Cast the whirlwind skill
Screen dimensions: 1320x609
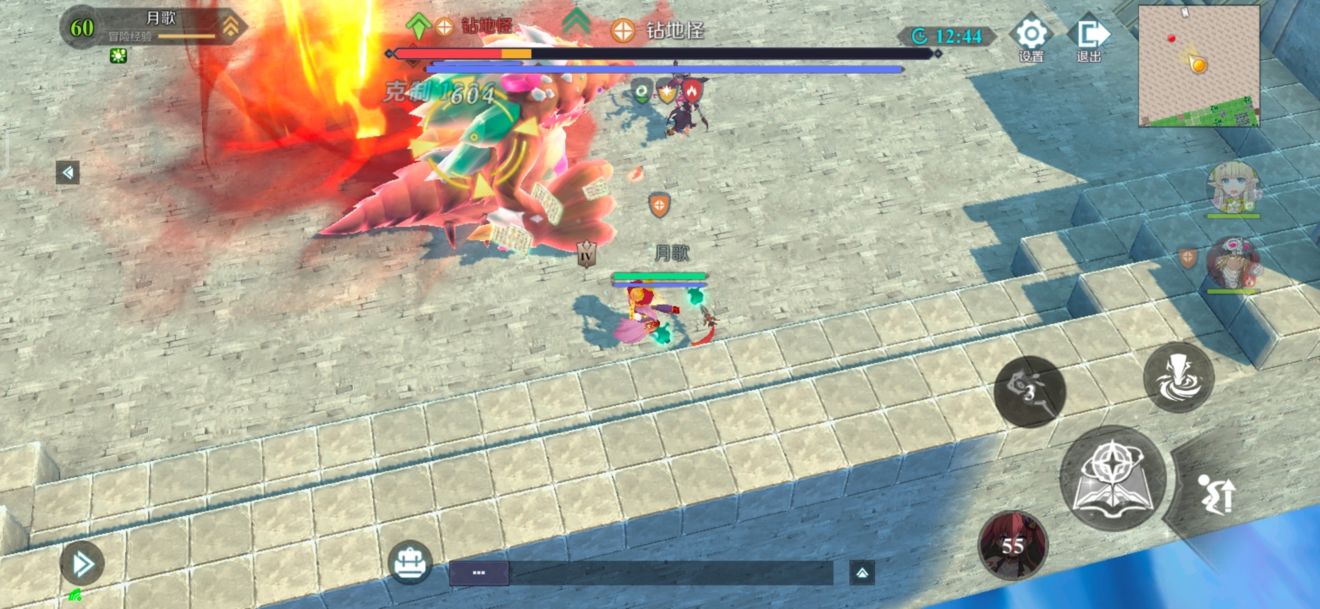tap(1178, 378)
